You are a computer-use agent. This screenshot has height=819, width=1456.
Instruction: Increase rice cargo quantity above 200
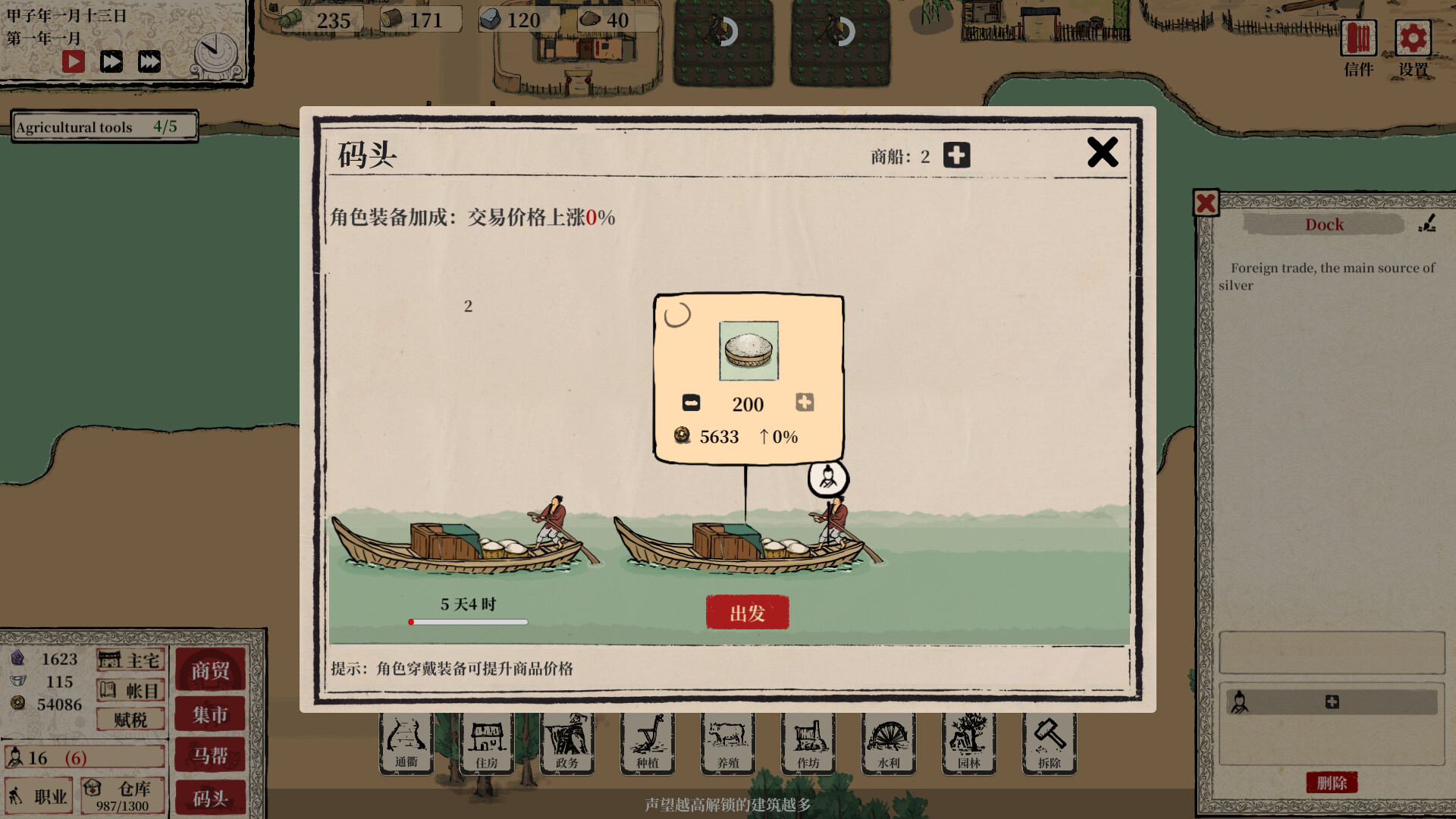pyautogui.click(x=805, y=403)
